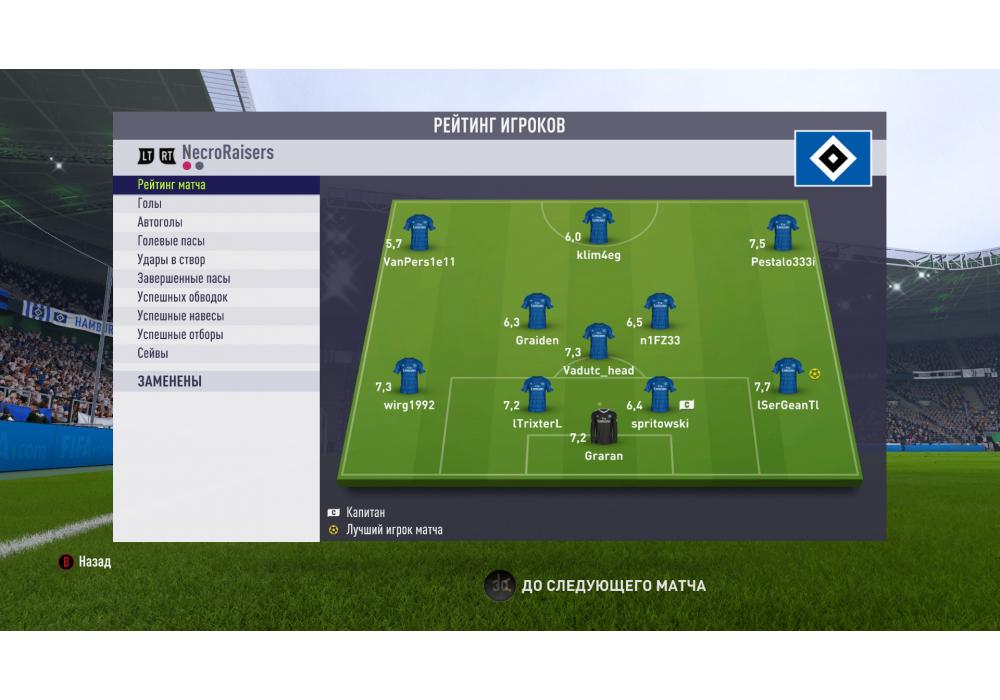This screenshot has width=1000, height=700.
Task: Choose striker klim4eg's shirt
Action: pos(598,226)
